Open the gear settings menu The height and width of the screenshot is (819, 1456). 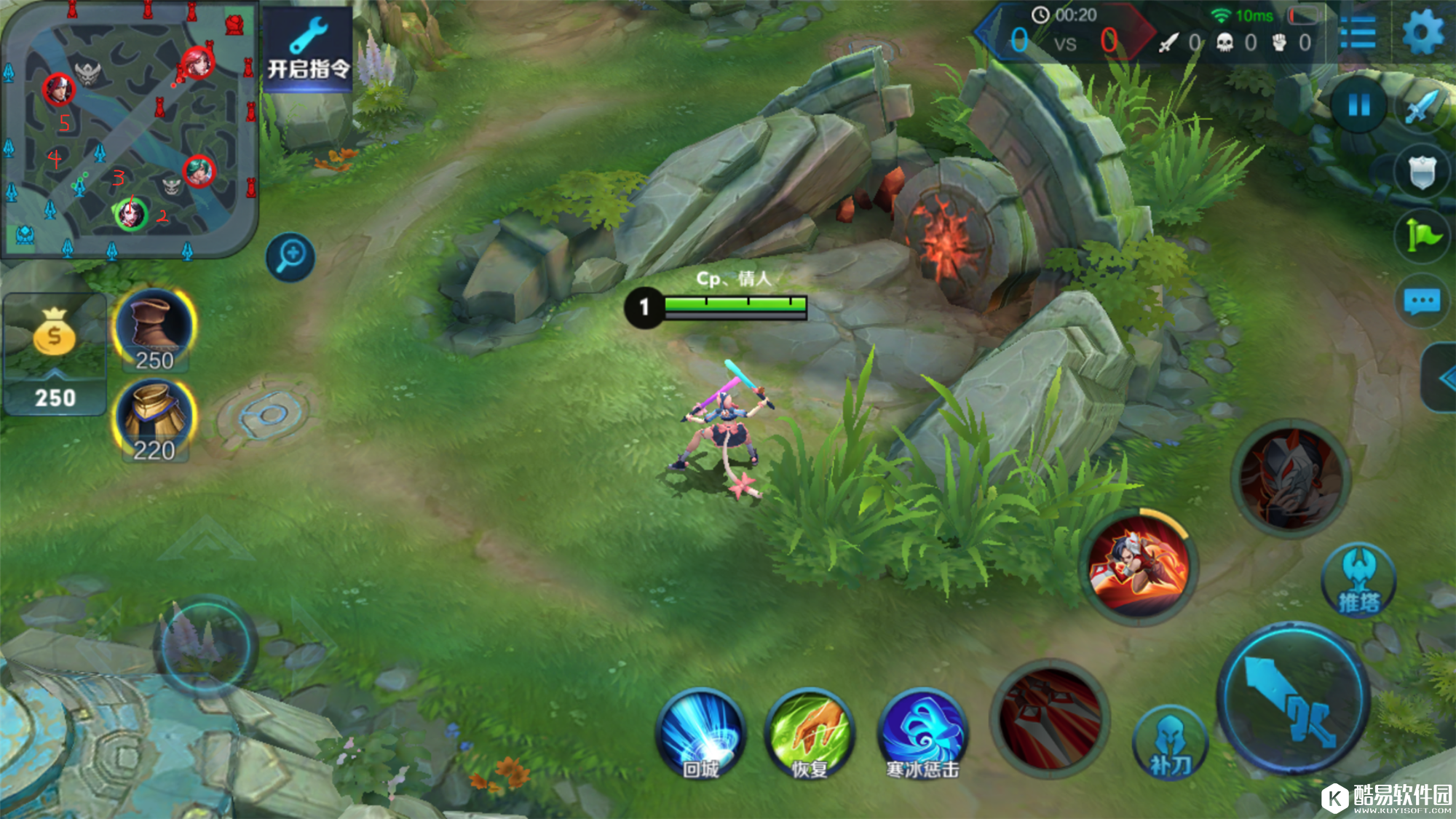pyautogui.click(x=1423, y=33)
